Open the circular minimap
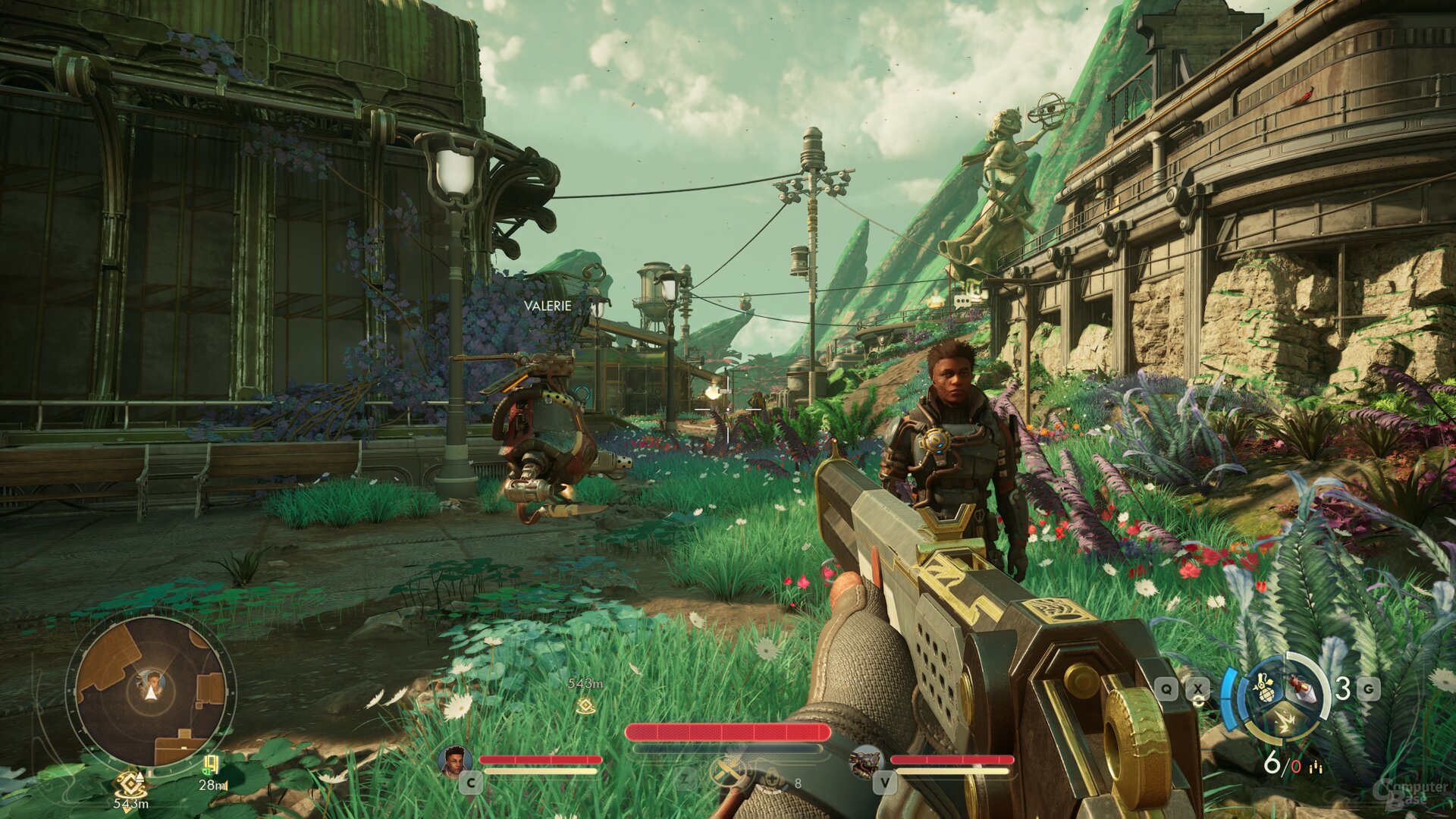 click(x=151, y=692)
